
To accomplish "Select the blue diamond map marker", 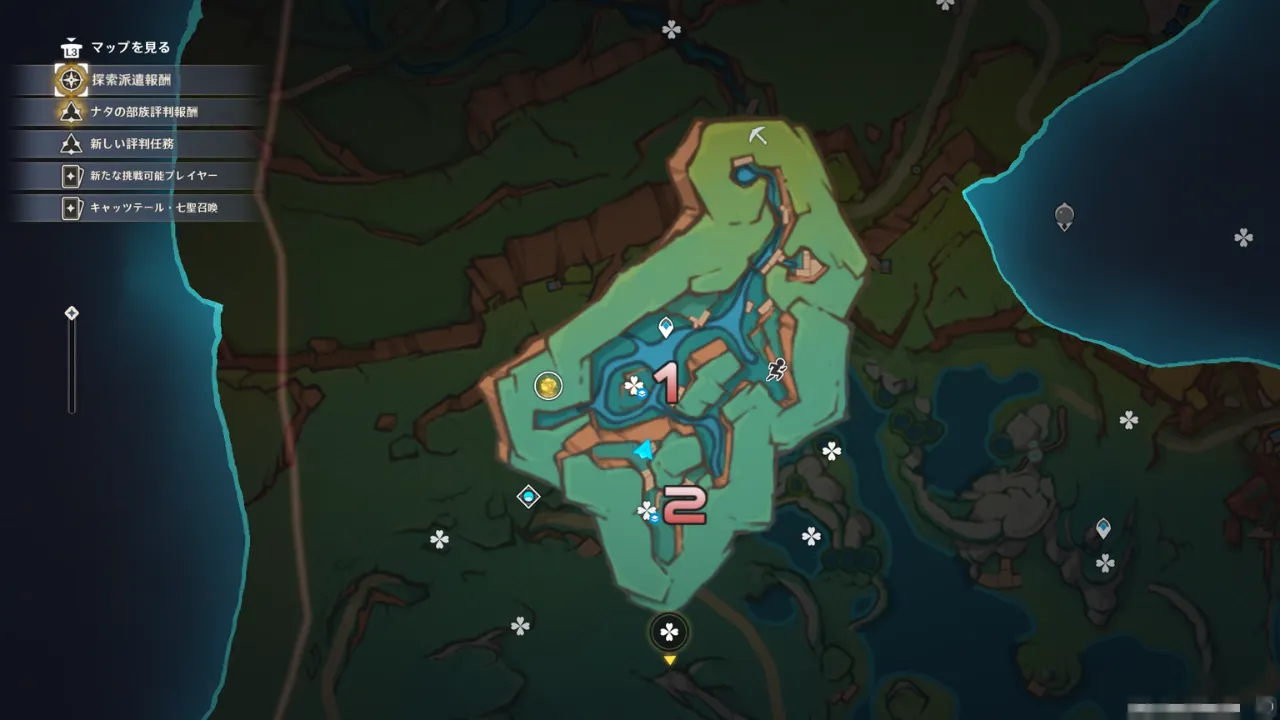I will click(528, 497).
